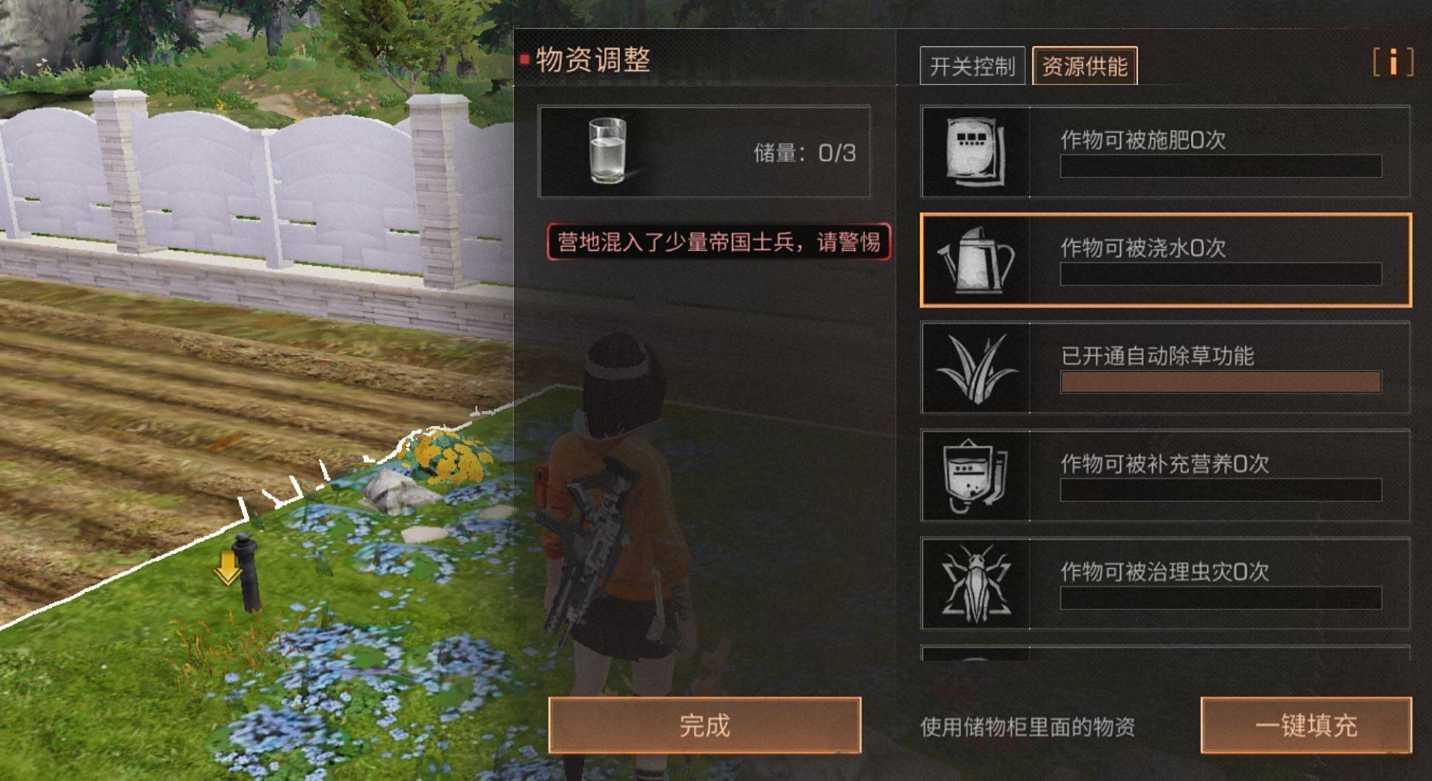Click the insect pest control icon
Viewport: 1432px width, 781px height.
(x=974, y=584)
